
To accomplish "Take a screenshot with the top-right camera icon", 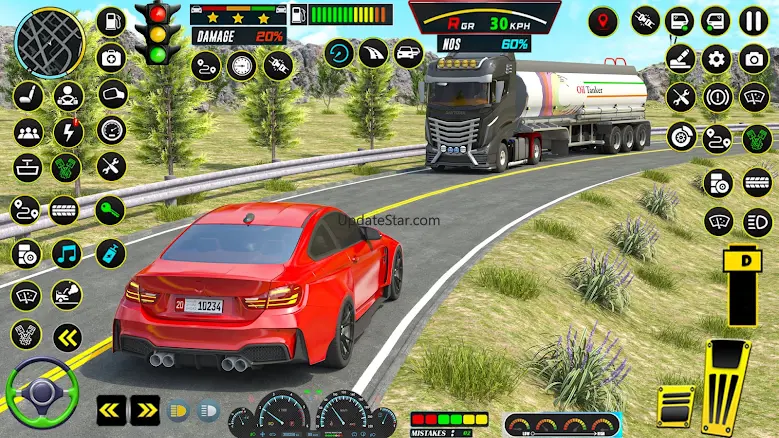I will coord(753,59).
